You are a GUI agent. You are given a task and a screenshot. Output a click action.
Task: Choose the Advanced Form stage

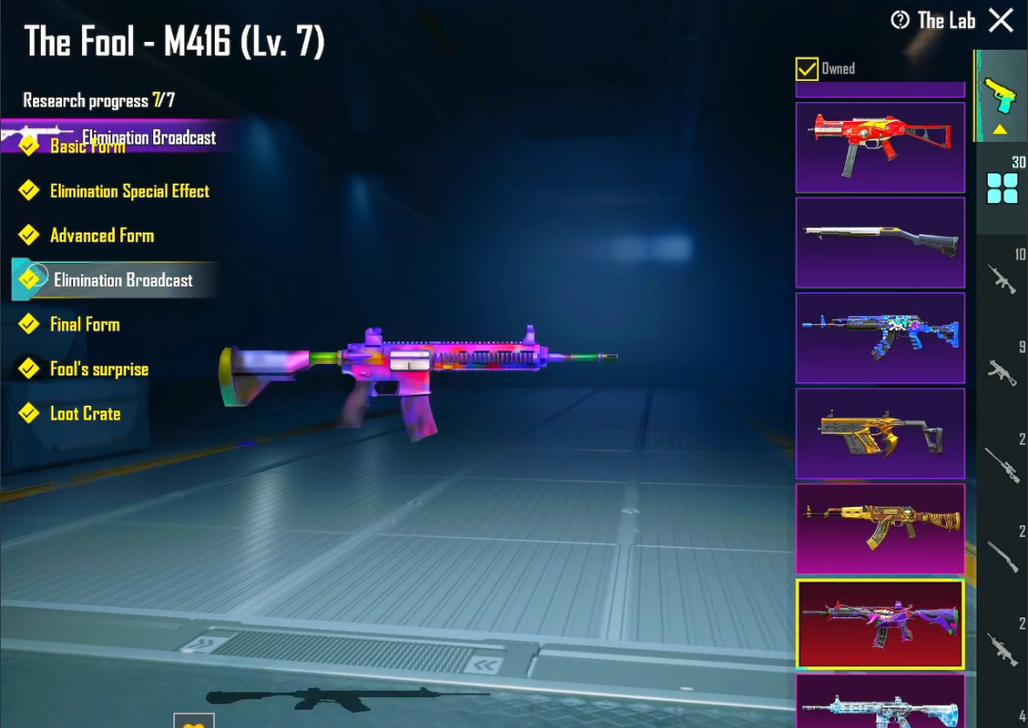click(101, 236)
